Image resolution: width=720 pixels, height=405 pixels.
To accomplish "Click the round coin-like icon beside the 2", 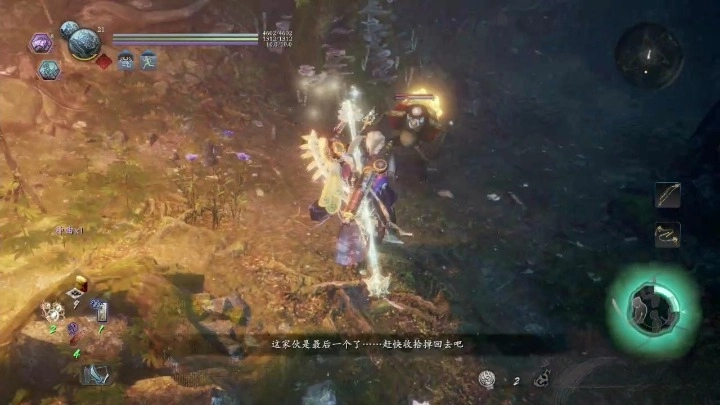I will (x=487, y=378).
